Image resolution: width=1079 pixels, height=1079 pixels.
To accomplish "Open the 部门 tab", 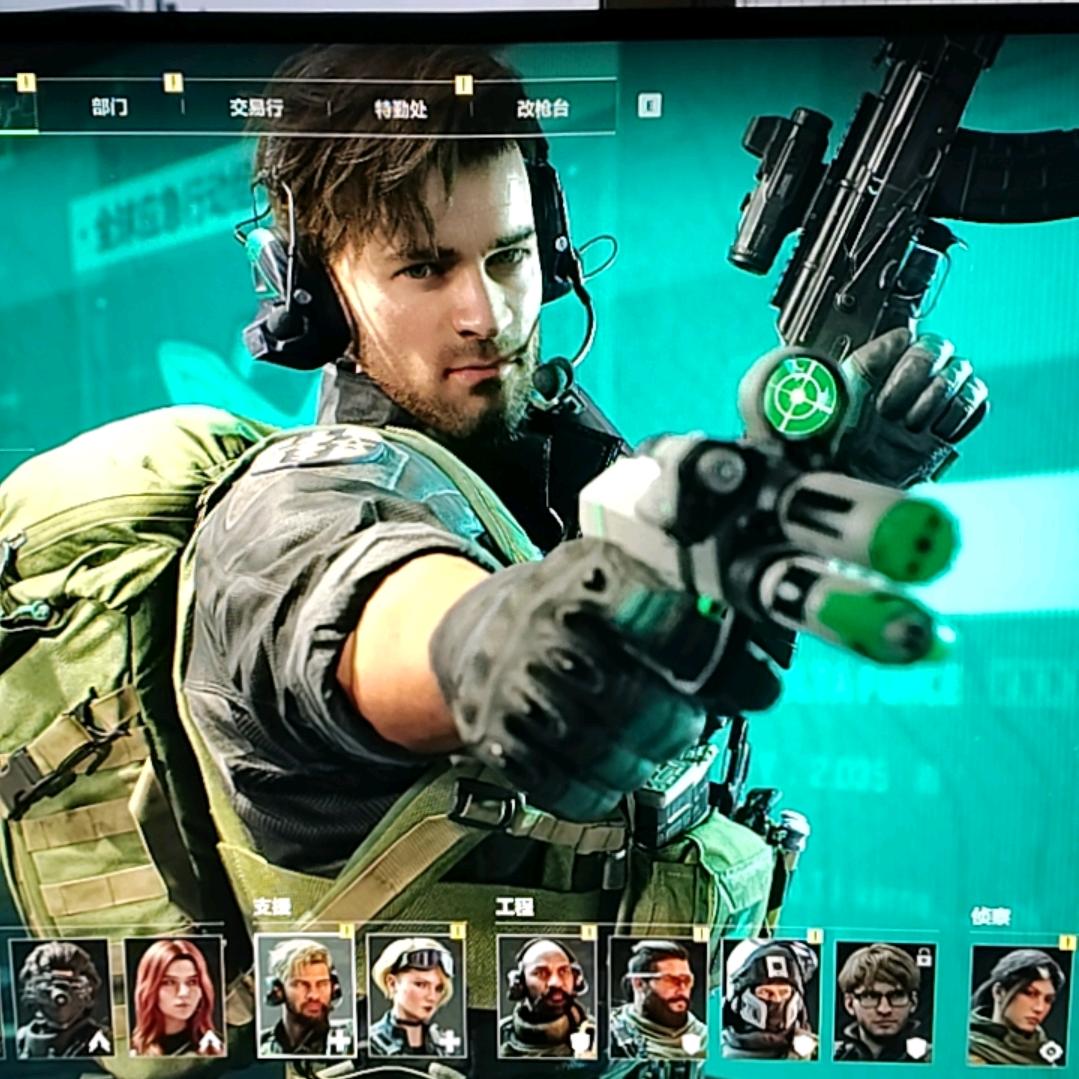I will (x=109, y=107).
